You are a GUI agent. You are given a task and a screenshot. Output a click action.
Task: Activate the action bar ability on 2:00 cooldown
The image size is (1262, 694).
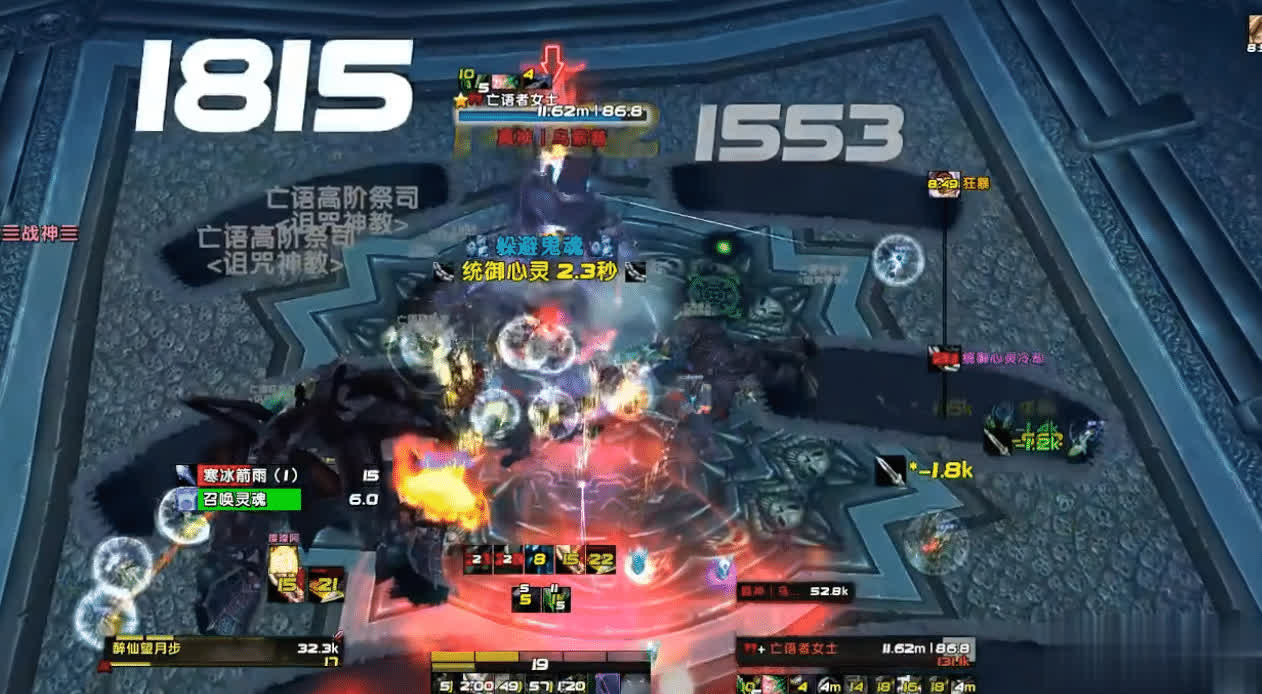tap(478, 684)
